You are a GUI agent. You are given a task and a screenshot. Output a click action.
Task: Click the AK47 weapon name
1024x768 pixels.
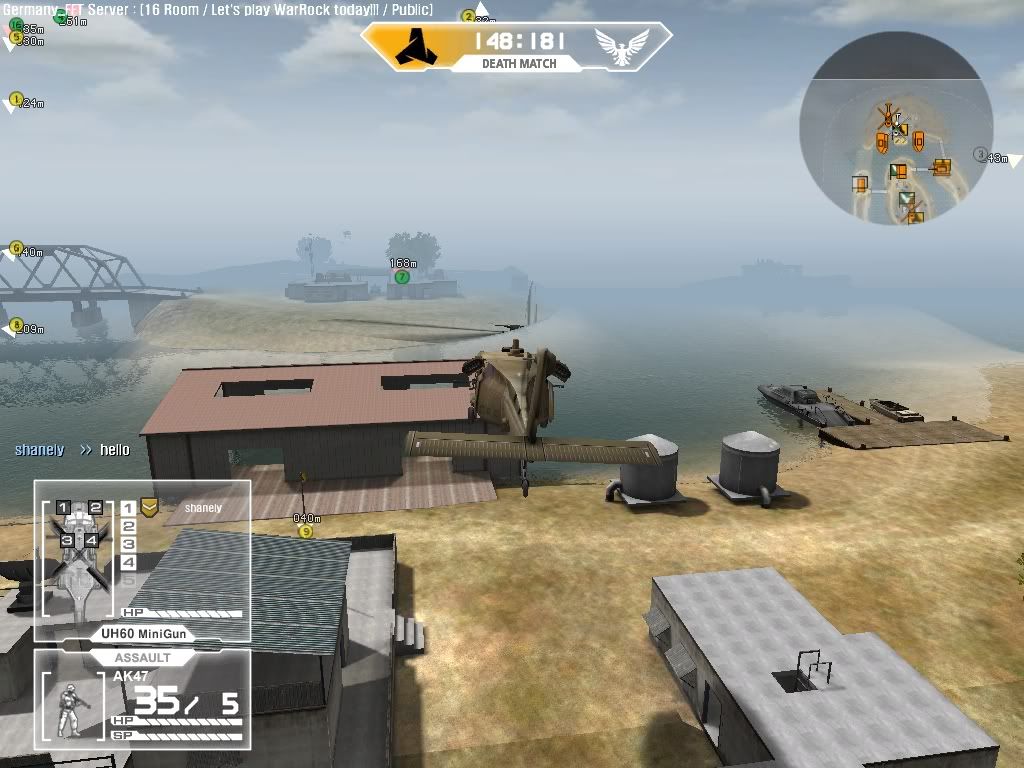click(x=131, y=677)
